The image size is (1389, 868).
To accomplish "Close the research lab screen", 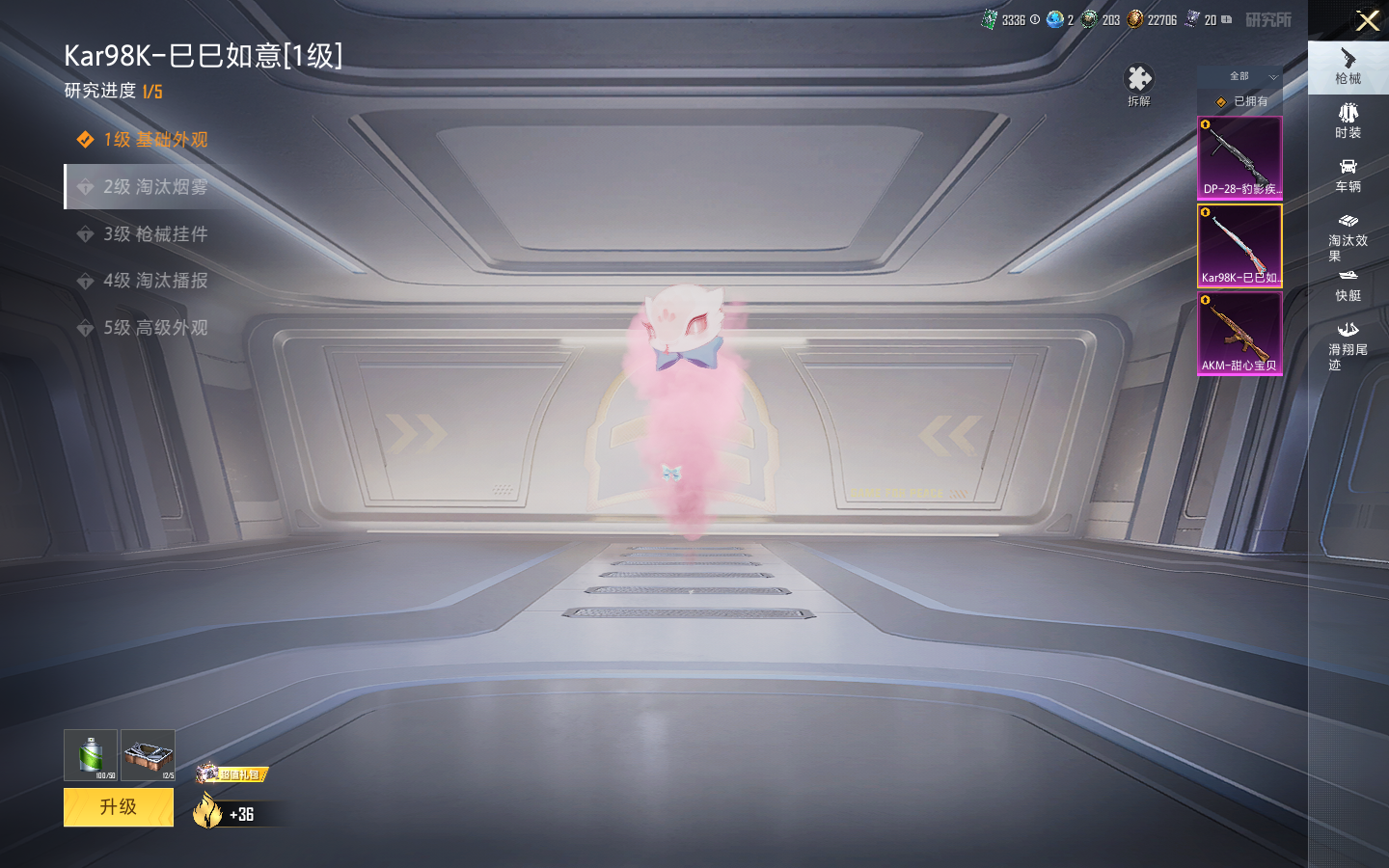I will pyautogui.click(x=1367, y=20).
